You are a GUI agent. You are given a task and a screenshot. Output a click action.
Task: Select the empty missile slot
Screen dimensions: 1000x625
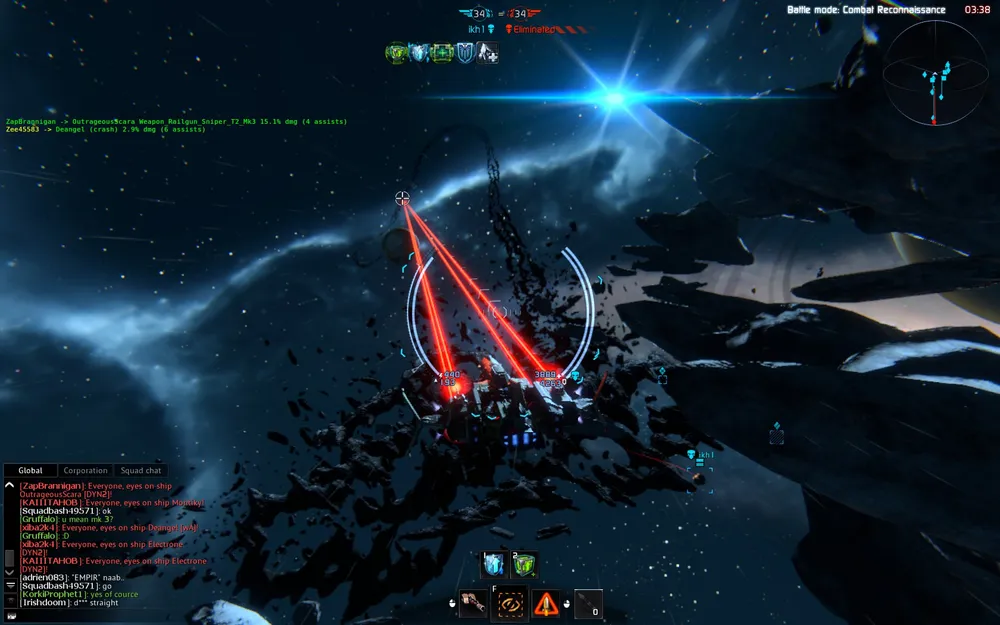(x=588, y=604)
